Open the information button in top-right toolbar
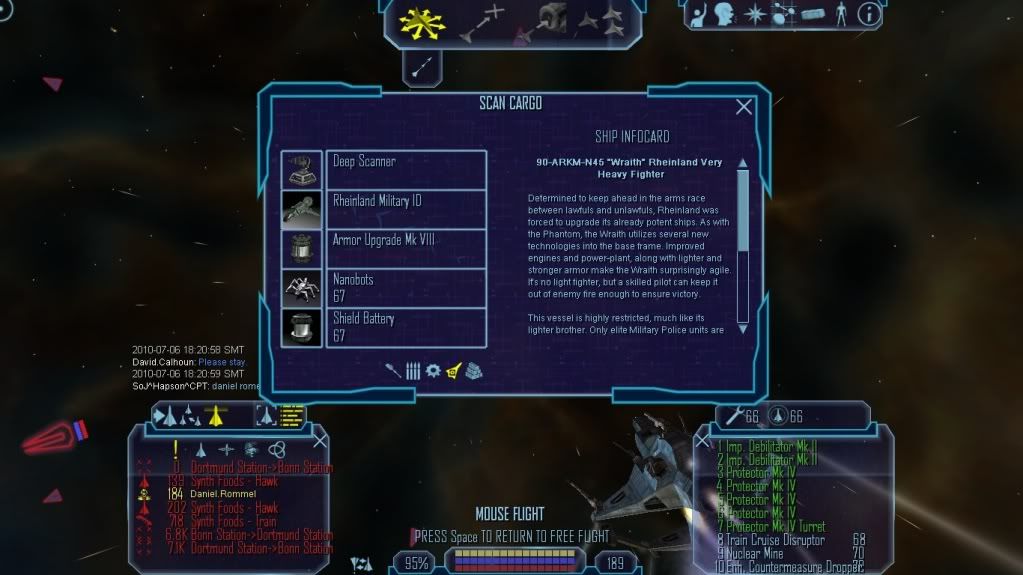Image resolution: width=1023 pixels, height=575 pixels. click(x=869, y=14)
